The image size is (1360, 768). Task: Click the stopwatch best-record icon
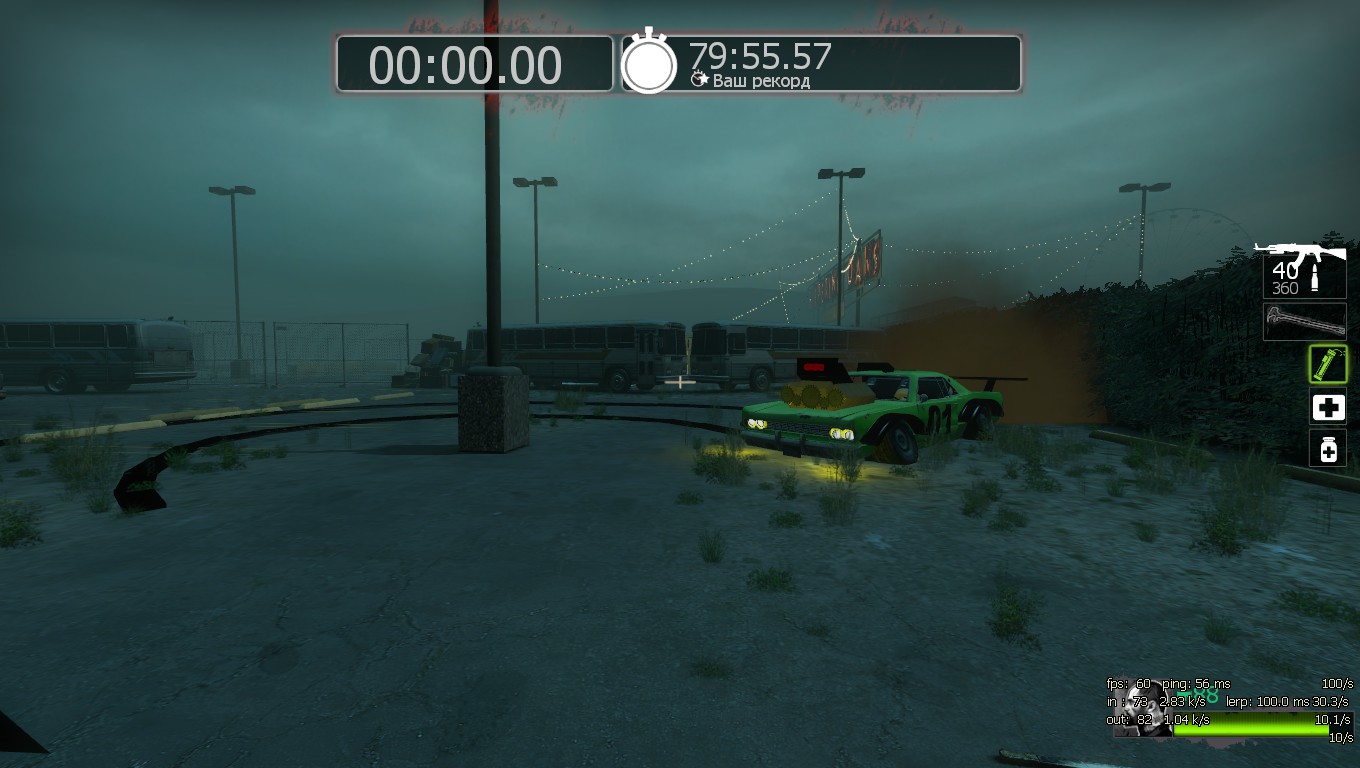[x=649, y=63]
